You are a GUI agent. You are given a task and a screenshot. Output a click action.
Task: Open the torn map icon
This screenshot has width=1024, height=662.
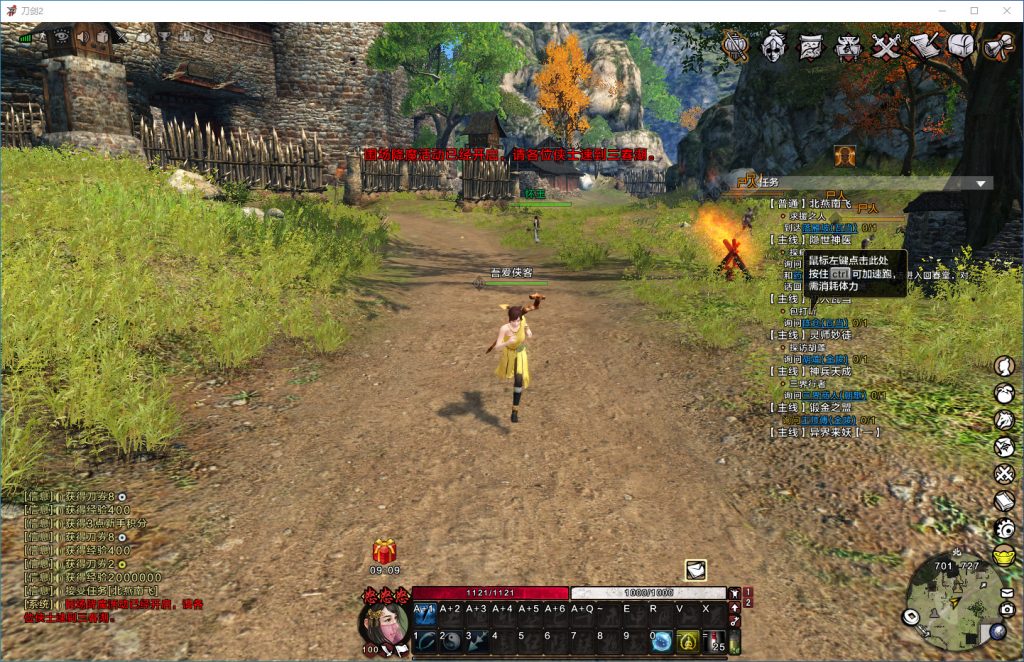811,46
